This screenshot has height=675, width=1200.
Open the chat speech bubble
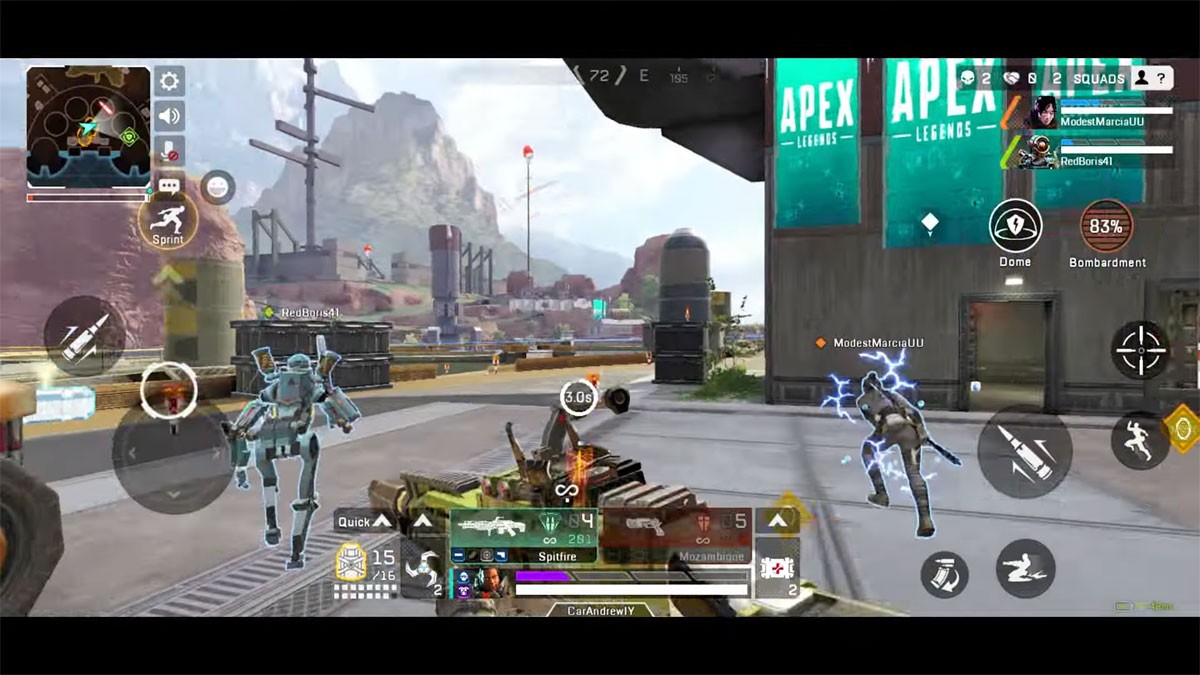click(169, 186)
